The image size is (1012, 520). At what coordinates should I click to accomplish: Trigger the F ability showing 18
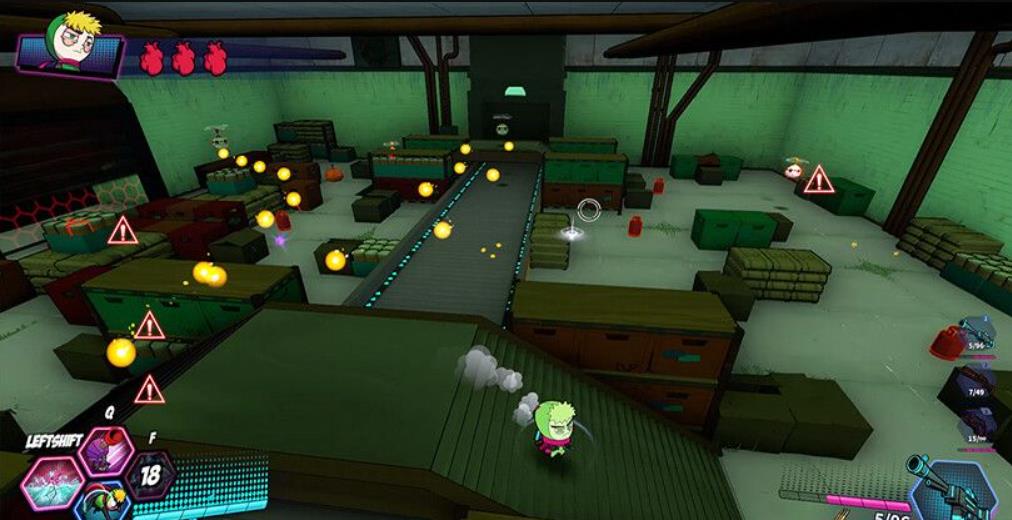(151, 474)
